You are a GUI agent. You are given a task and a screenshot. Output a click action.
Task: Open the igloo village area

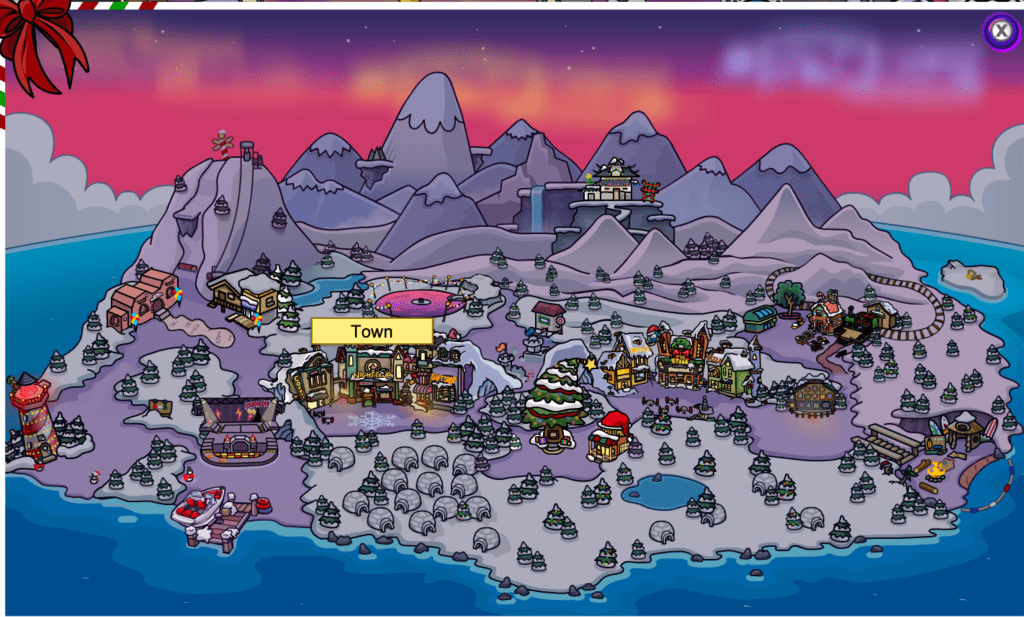coord(420,490)
